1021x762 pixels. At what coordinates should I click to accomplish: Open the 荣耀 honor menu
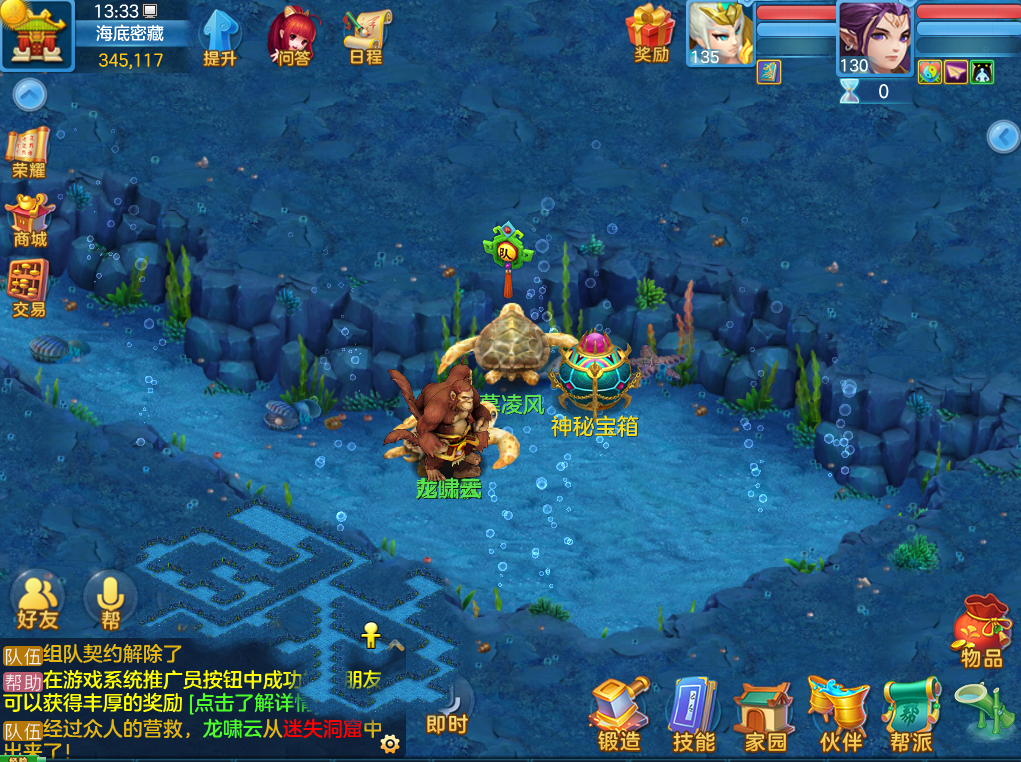pos(29,152)
